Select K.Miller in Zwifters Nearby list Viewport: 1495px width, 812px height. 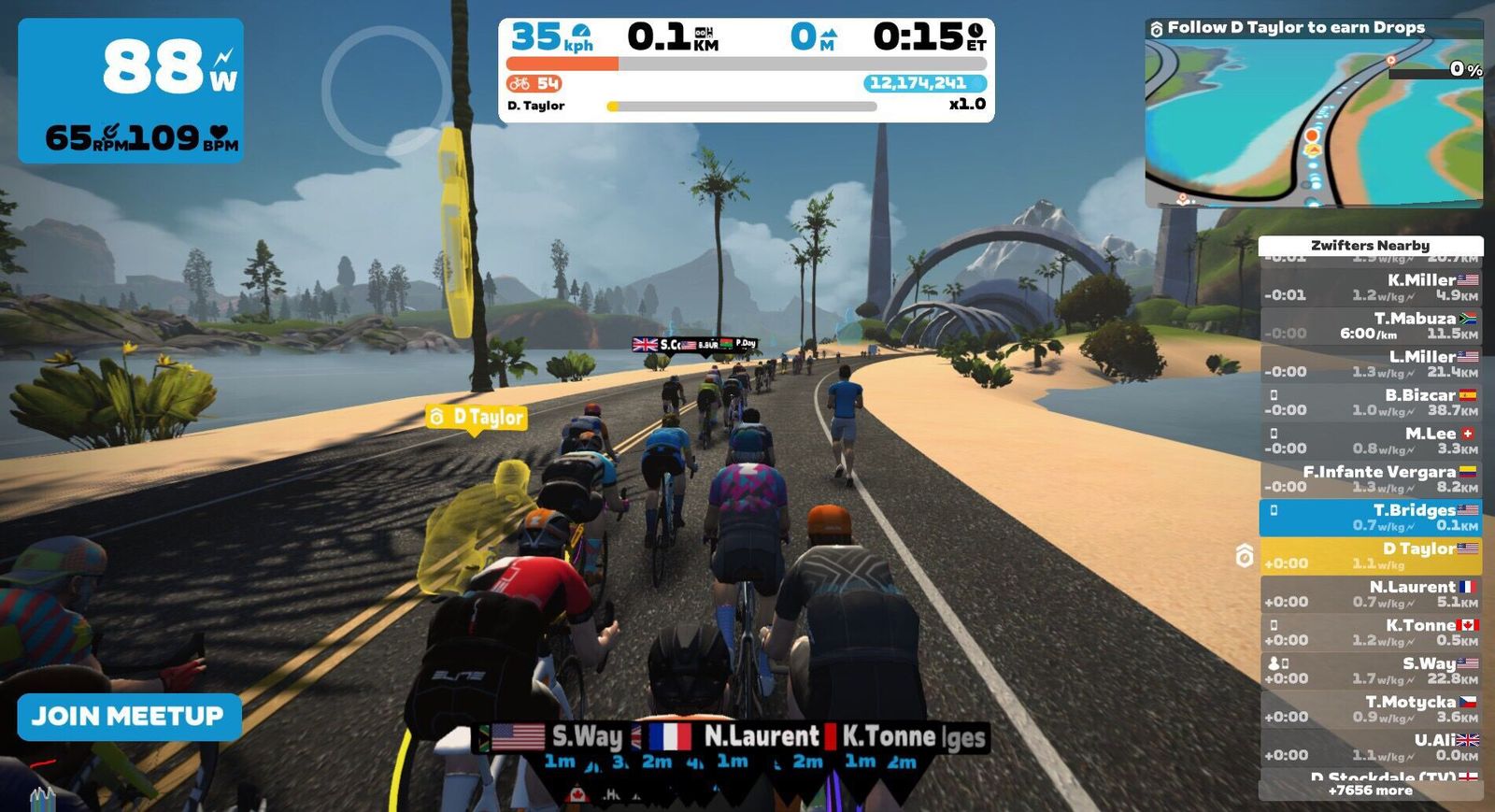(1370, 287)
